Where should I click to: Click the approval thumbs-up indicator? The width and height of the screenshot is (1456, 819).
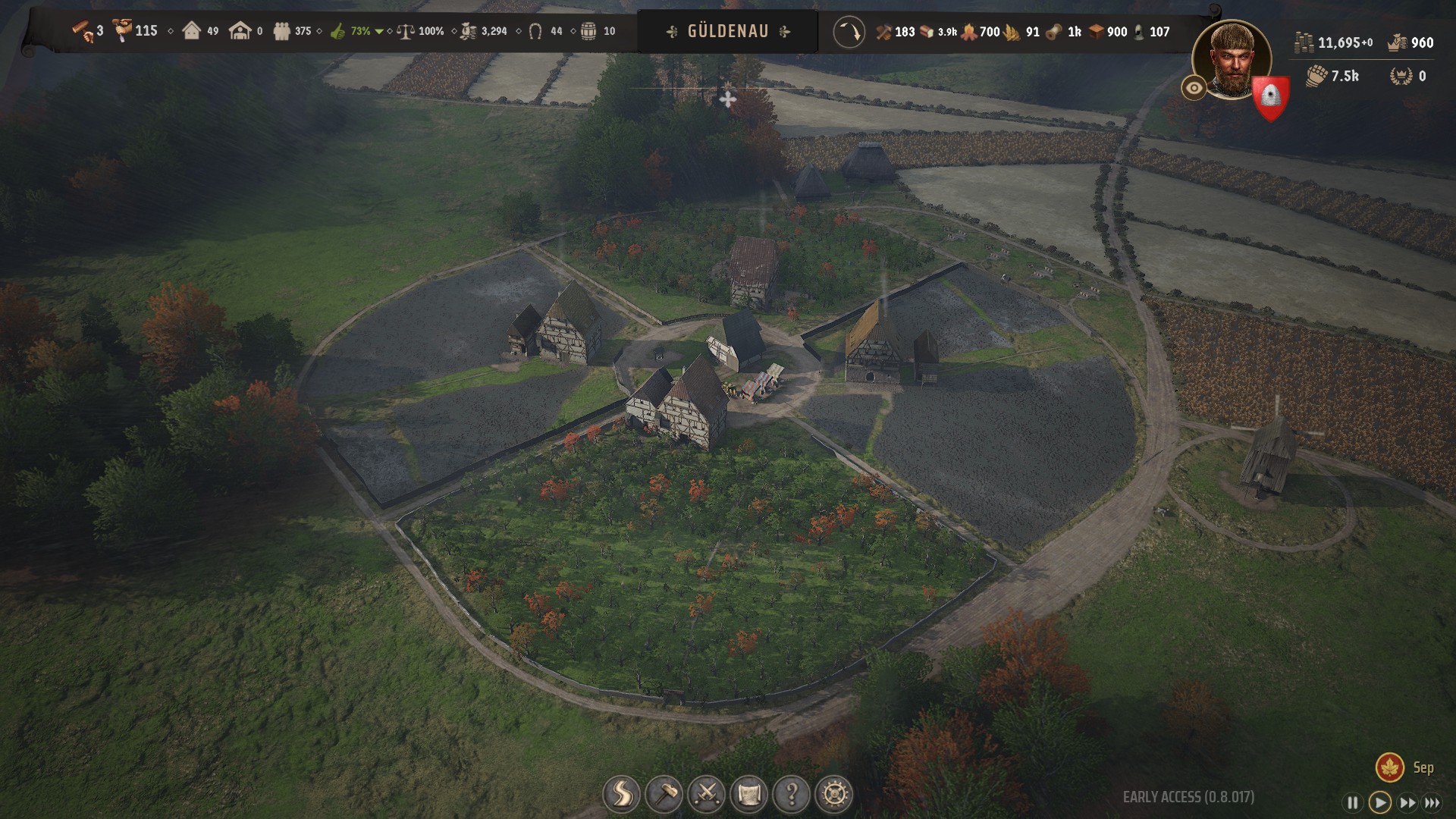(338, 32)
